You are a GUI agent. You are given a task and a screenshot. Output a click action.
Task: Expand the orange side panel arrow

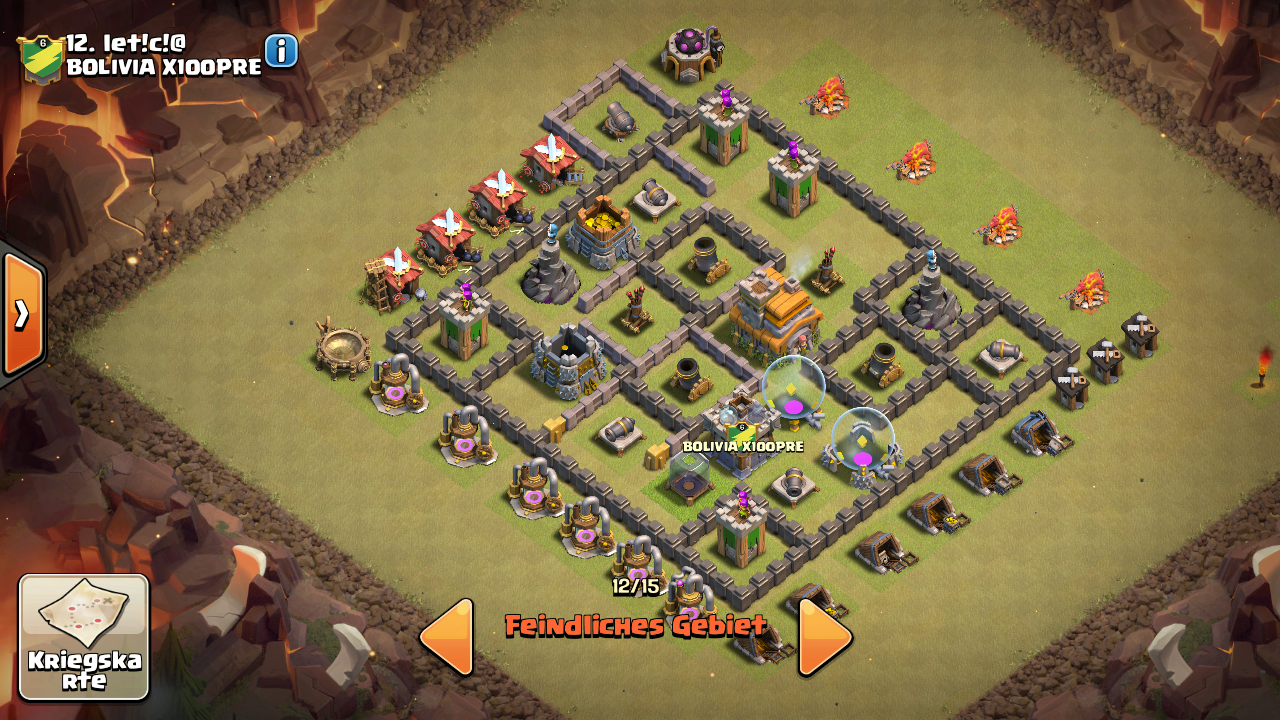point(21,314)
